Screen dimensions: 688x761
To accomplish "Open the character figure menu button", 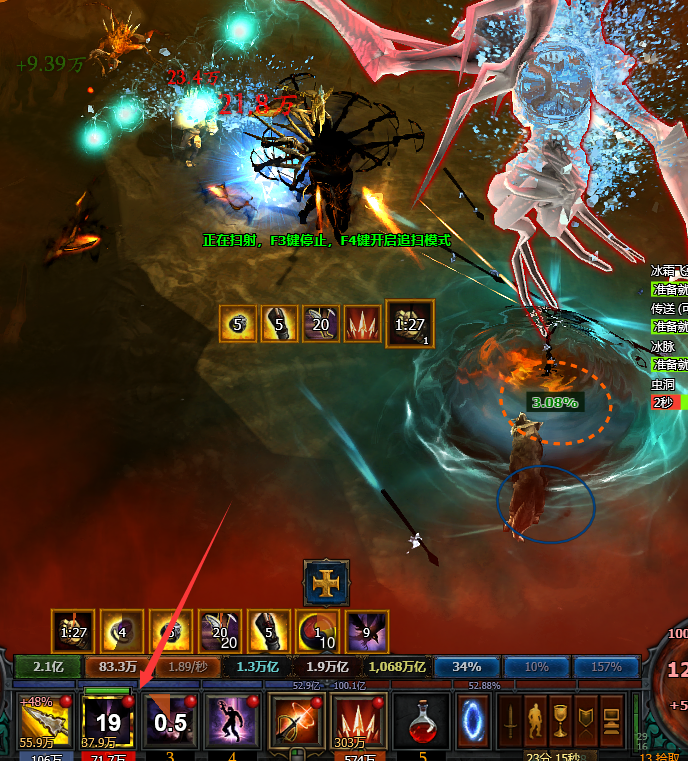I will (x=535, y=718).
